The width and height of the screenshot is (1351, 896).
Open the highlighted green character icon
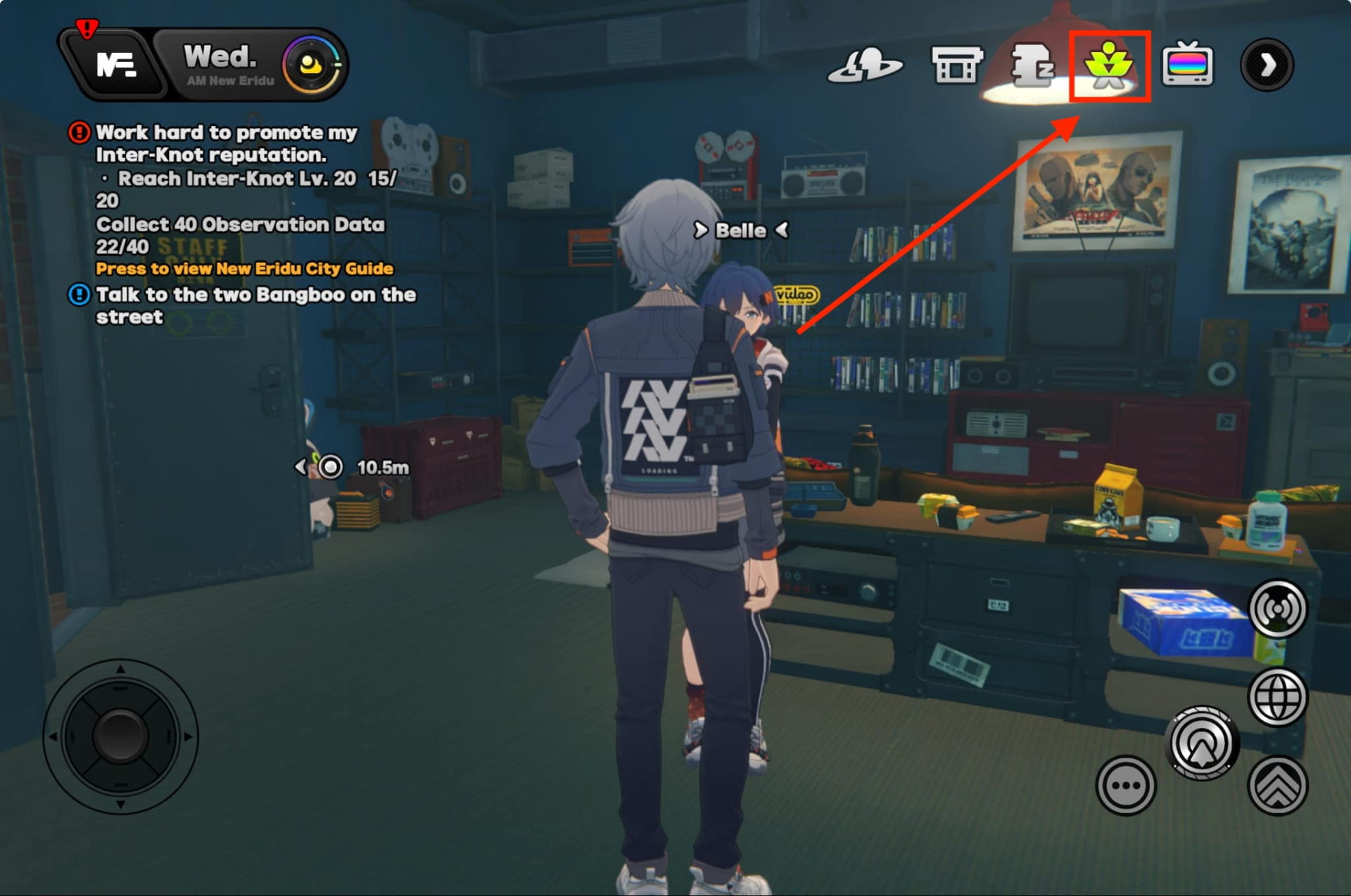[x=1109, y=65]
